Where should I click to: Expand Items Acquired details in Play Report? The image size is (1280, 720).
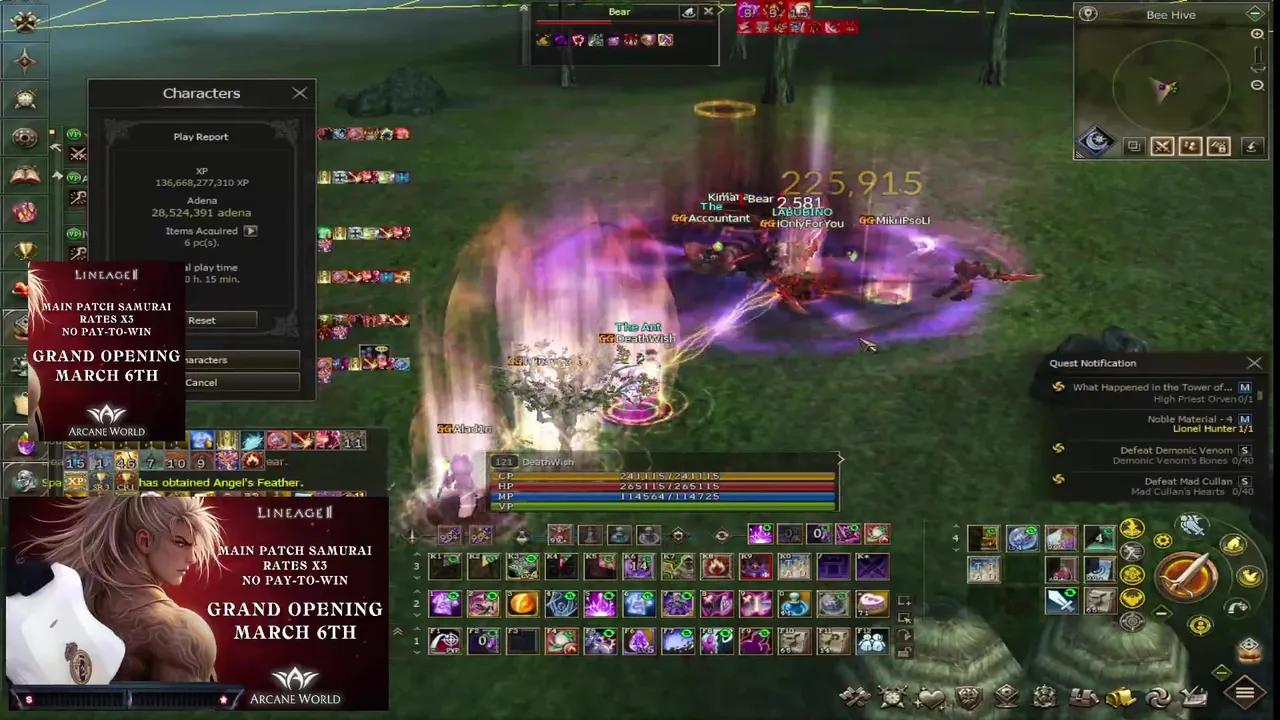pyautogui.click(x=250, y=230)
